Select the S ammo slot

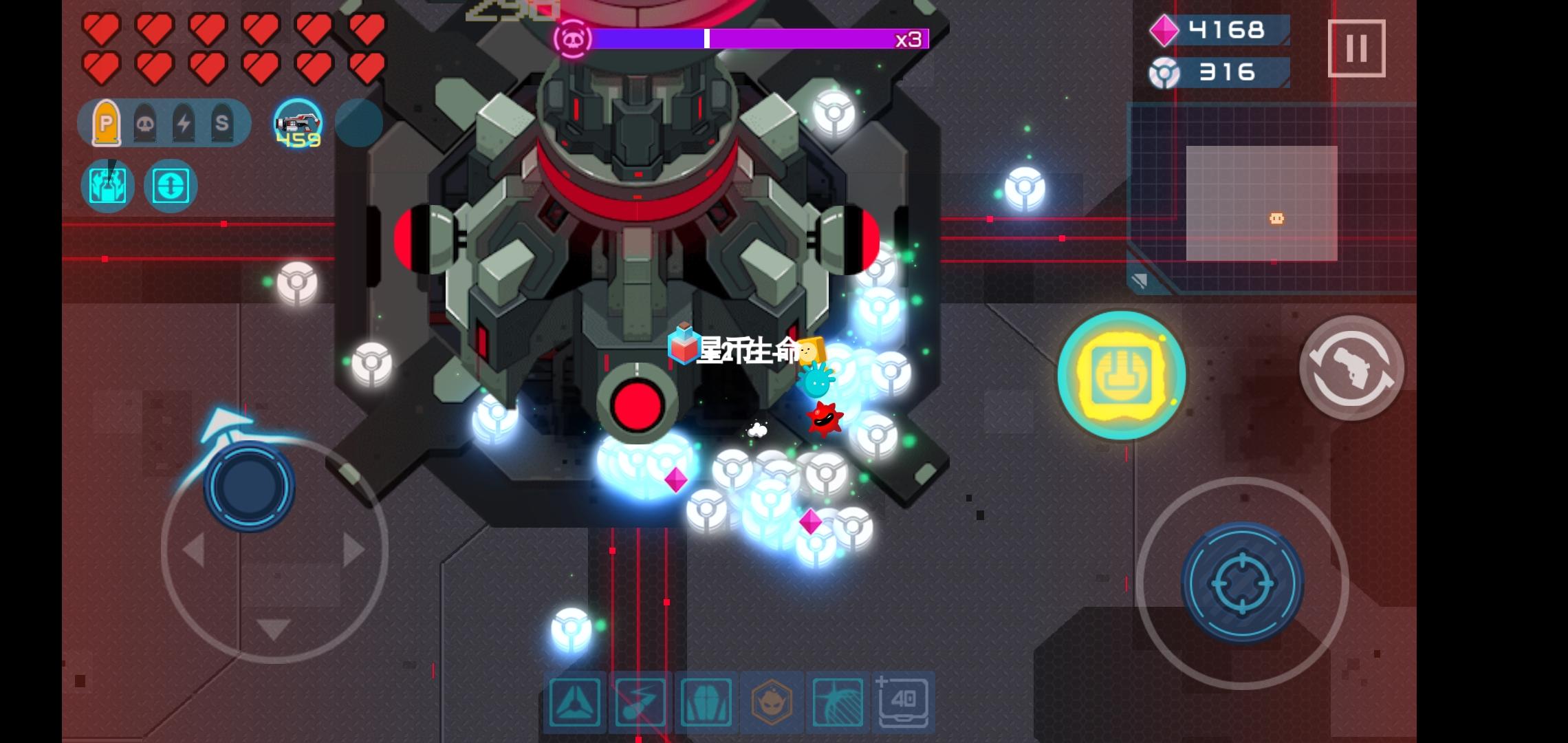222,123
